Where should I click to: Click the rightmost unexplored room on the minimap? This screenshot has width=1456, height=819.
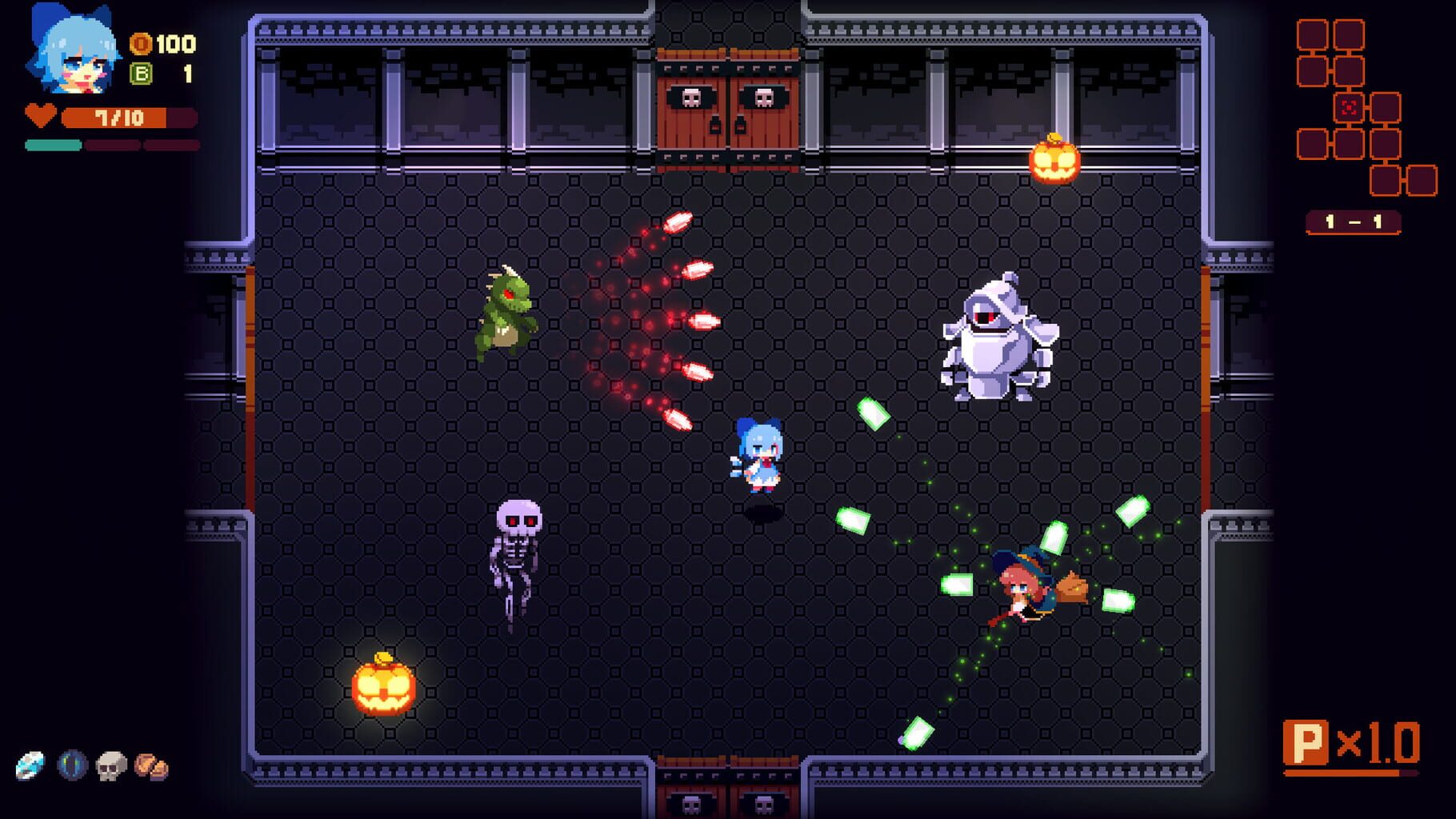tap(1422, 180)
